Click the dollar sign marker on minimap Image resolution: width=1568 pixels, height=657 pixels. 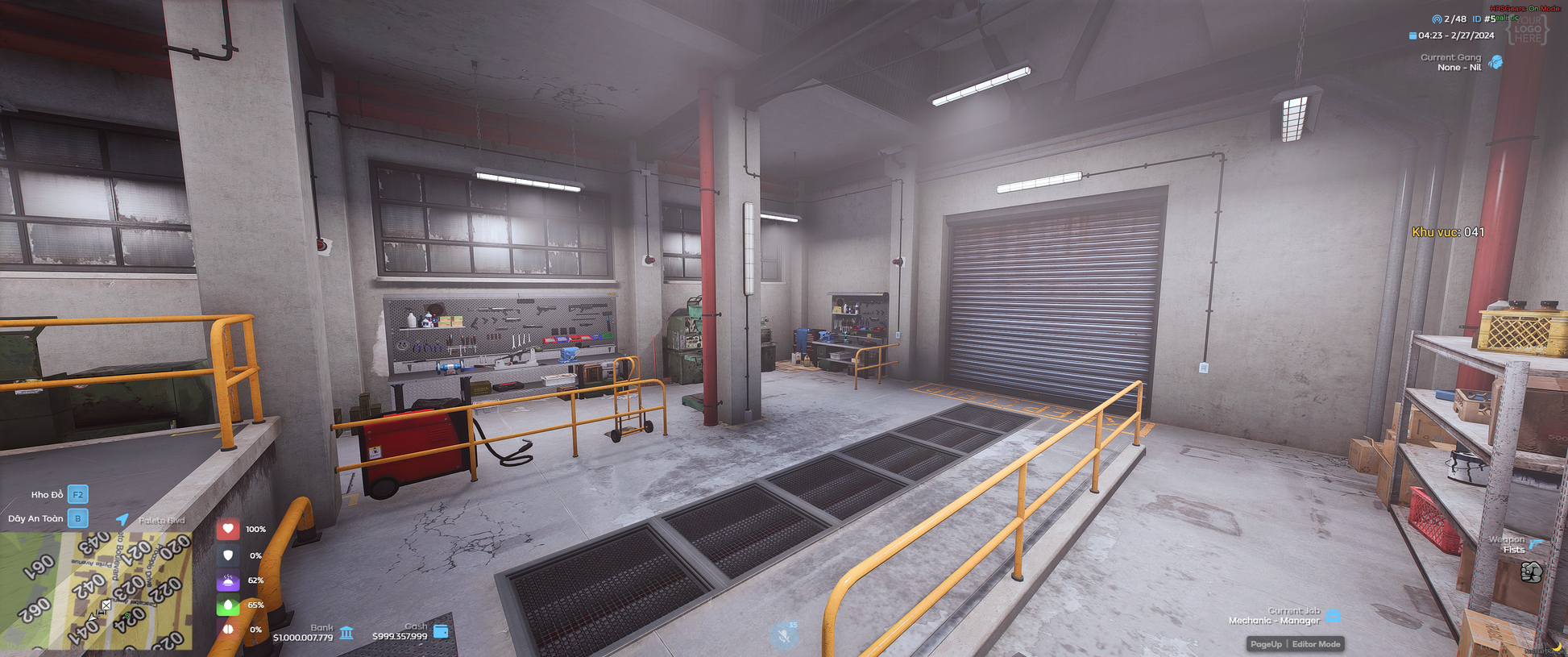(x=127, y=617)
